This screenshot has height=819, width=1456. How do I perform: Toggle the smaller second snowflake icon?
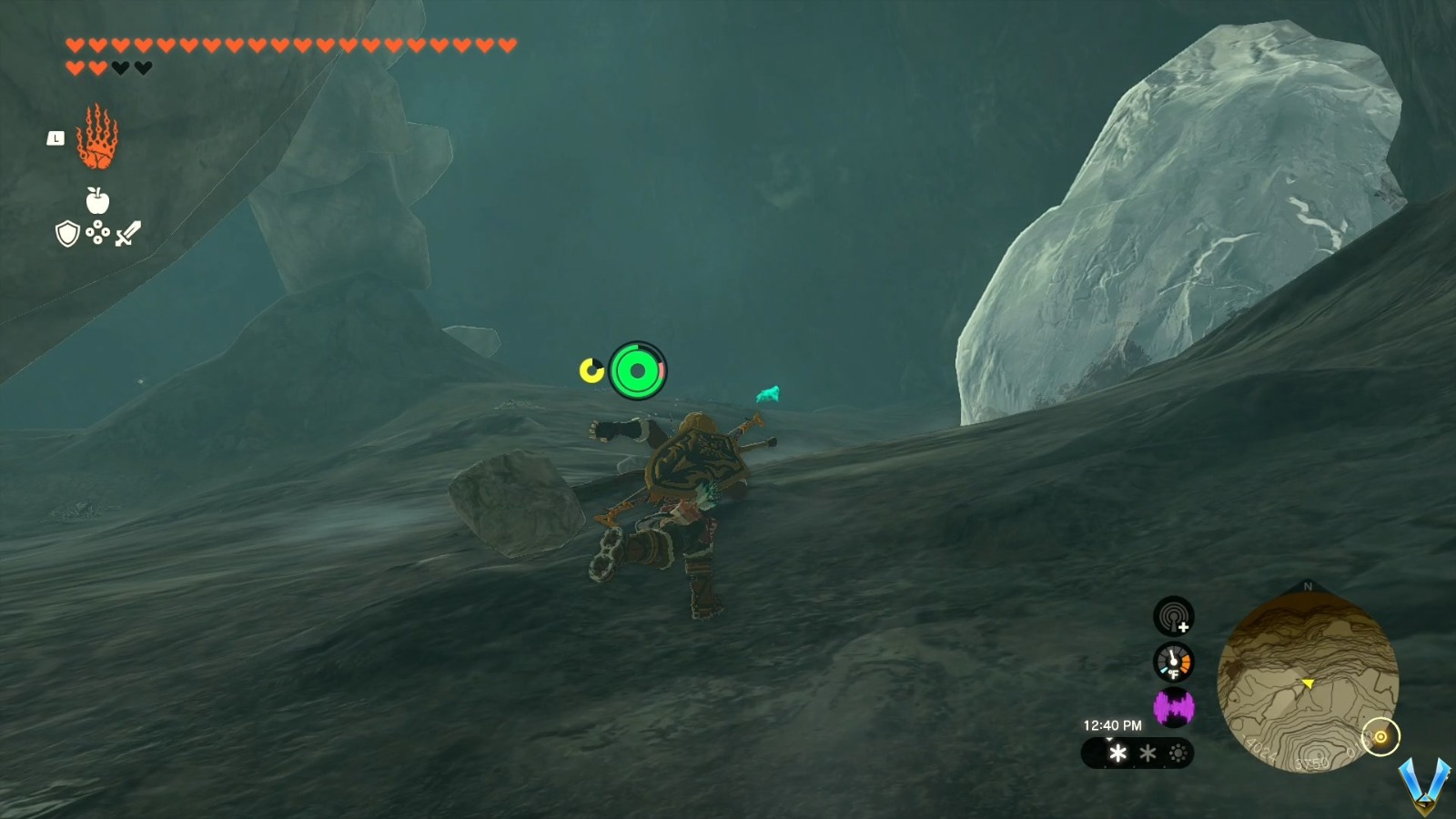(x=1148, y=753)
